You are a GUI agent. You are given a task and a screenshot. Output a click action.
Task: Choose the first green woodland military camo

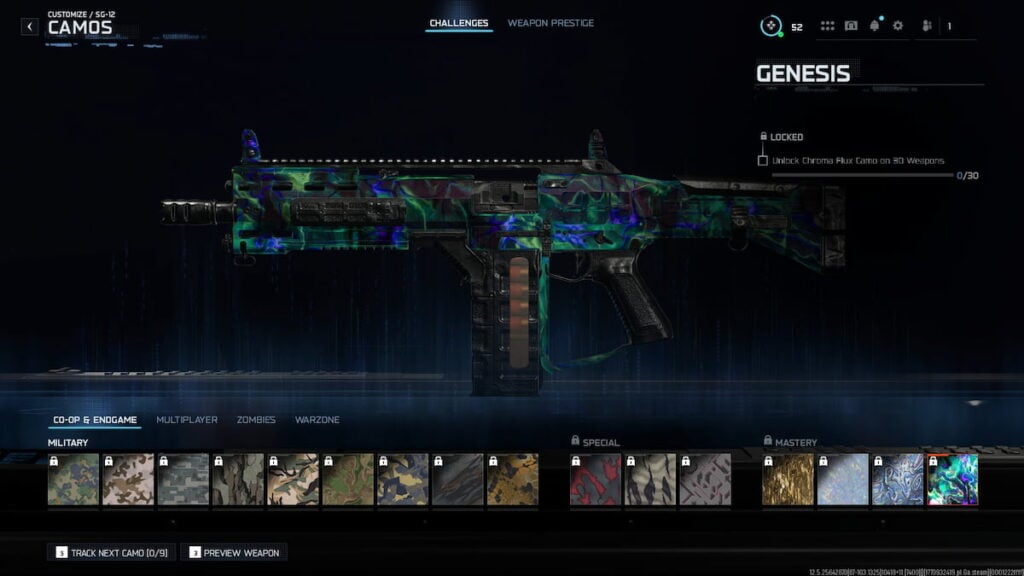[x=73, y=479]
